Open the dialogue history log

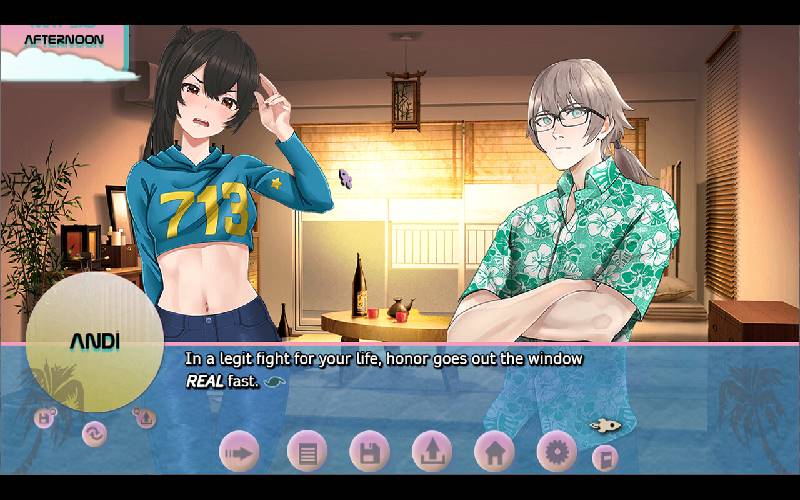[307, 453]
